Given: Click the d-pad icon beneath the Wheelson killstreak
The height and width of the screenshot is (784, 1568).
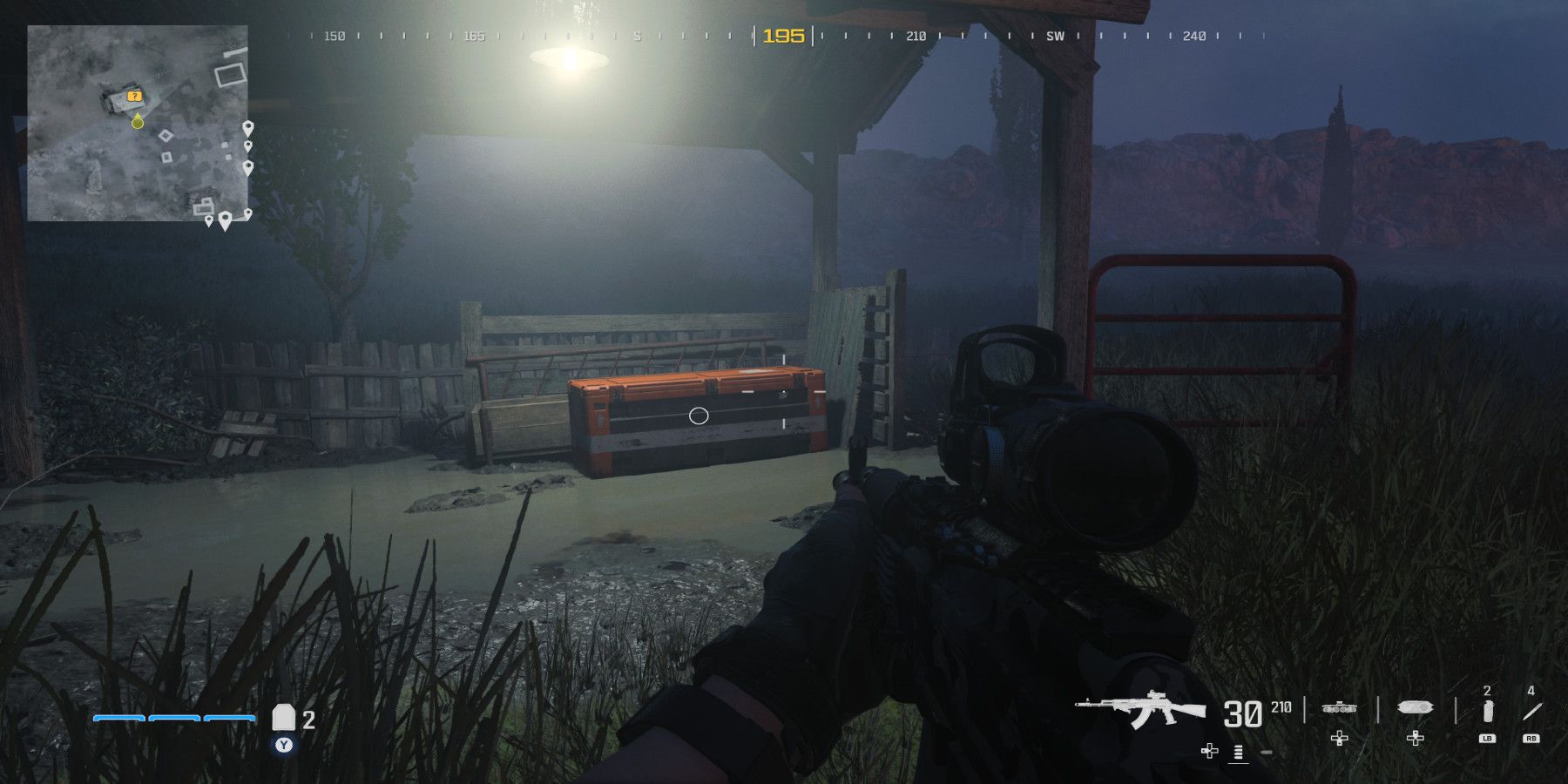Looking at the screenshot, I should click(1339, 738).
